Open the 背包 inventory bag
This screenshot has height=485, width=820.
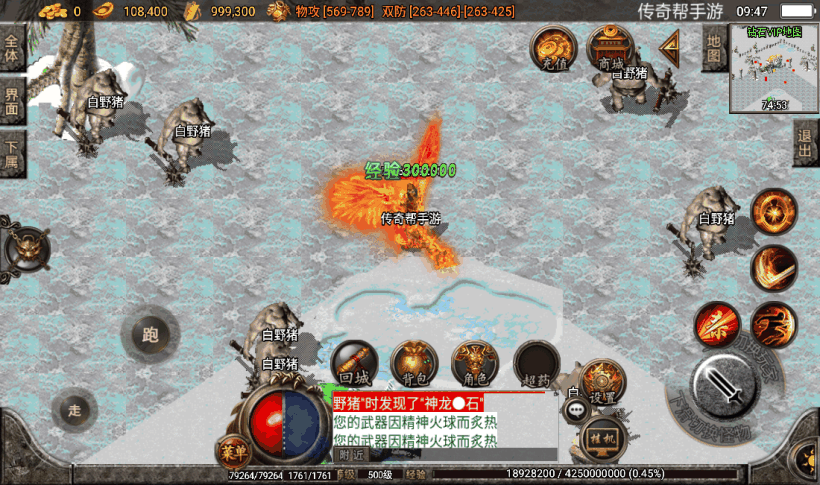(x=414, y=364)
